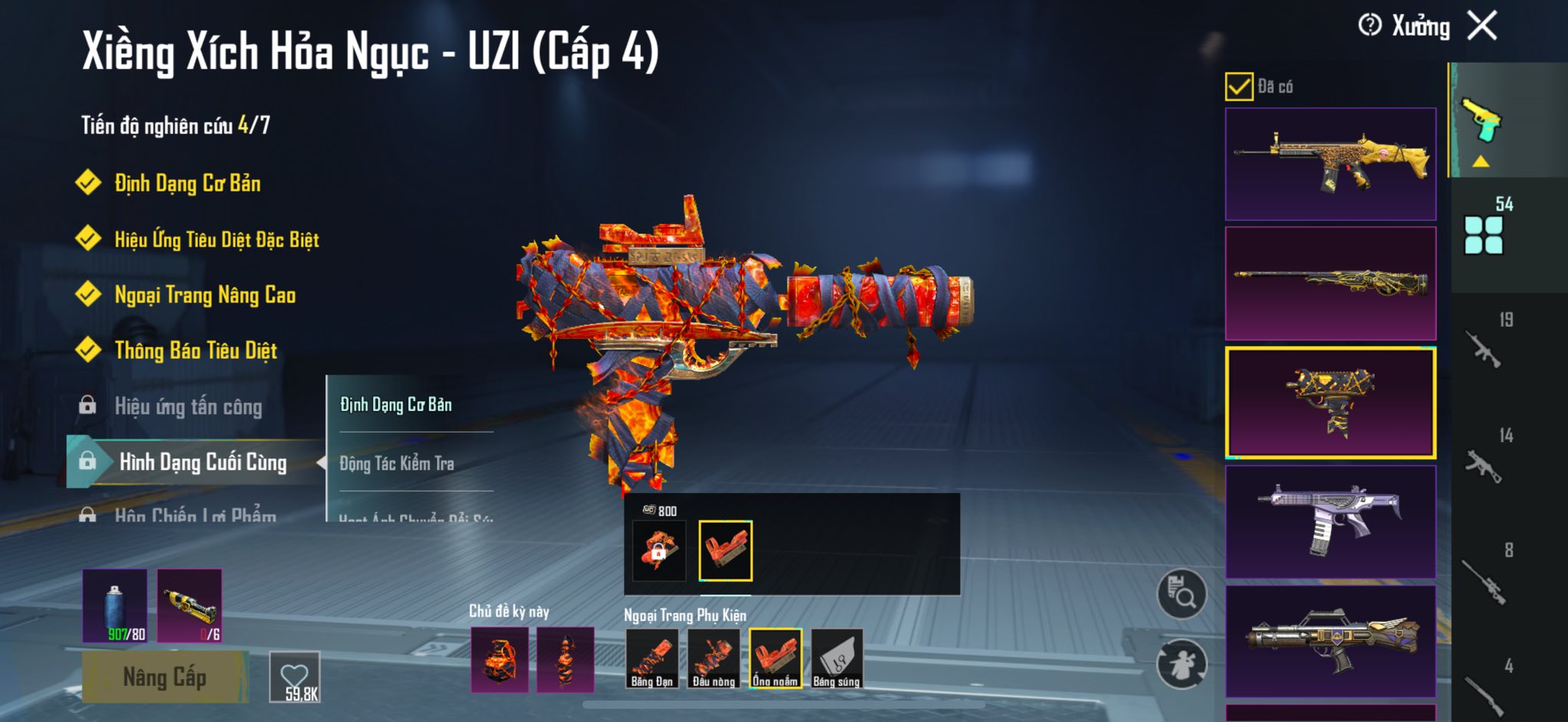
Task: Choose the Thông Báo Tiêu Diệt stage
Action: click(x=195, y=351)
